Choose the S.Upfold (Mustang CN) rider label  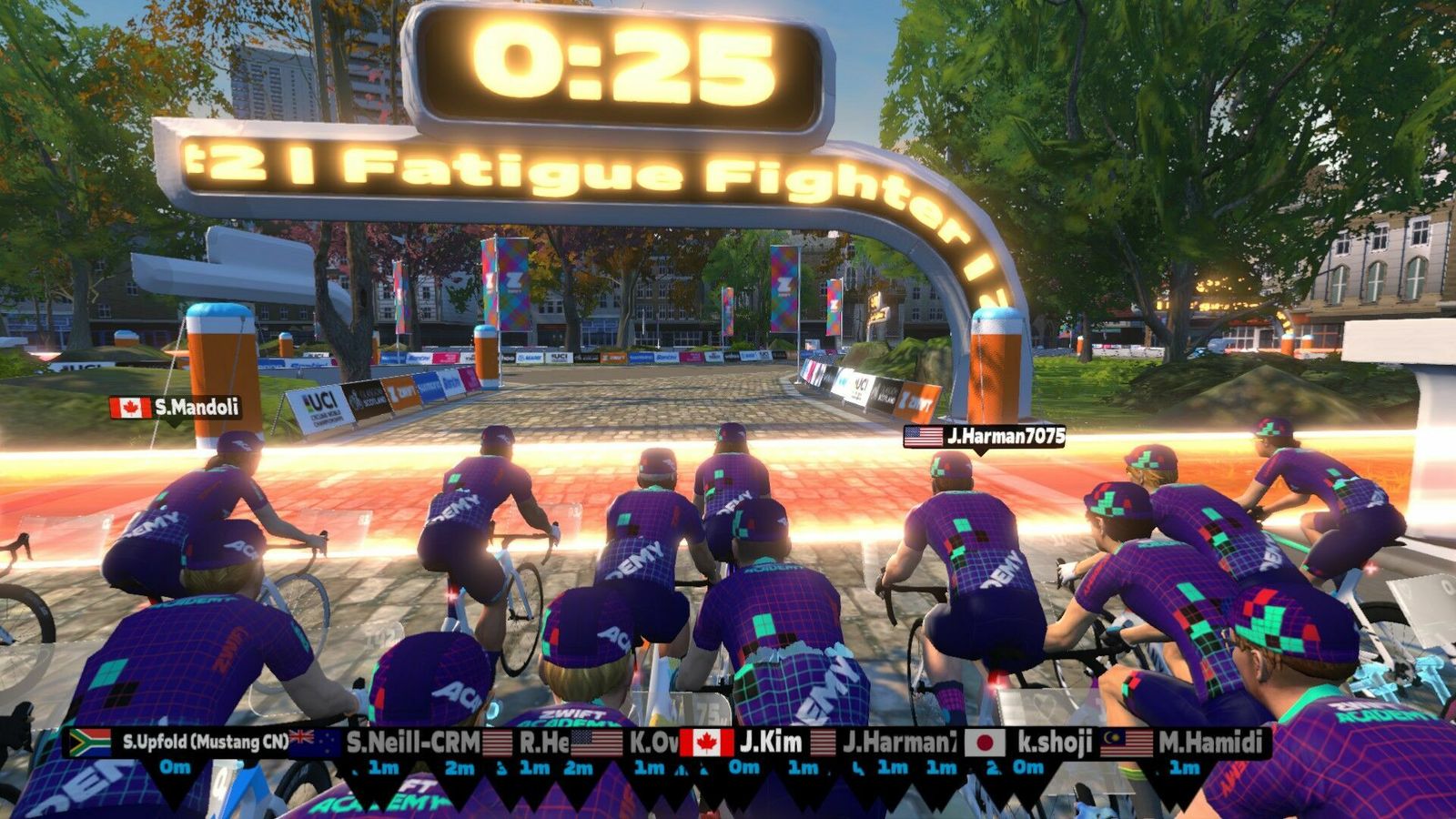tap(180, 743)
